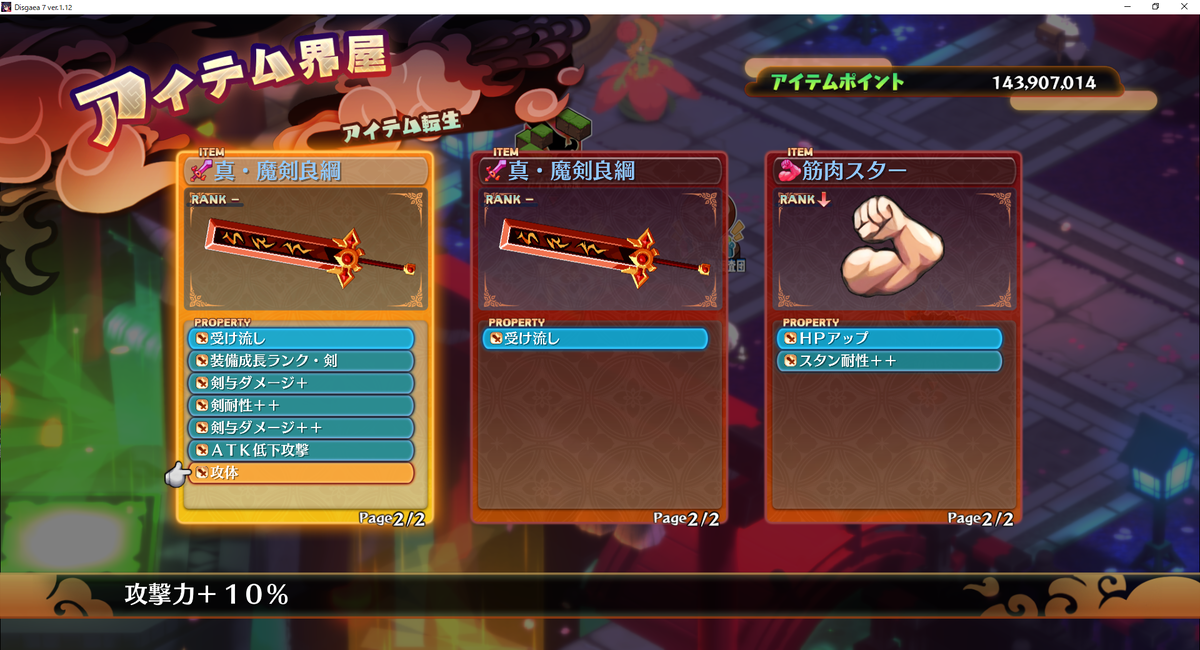Screen dimensions: 1200x650
Task: Select the 剣与ダメージ++ double-plus property
Action: (300, 428)
